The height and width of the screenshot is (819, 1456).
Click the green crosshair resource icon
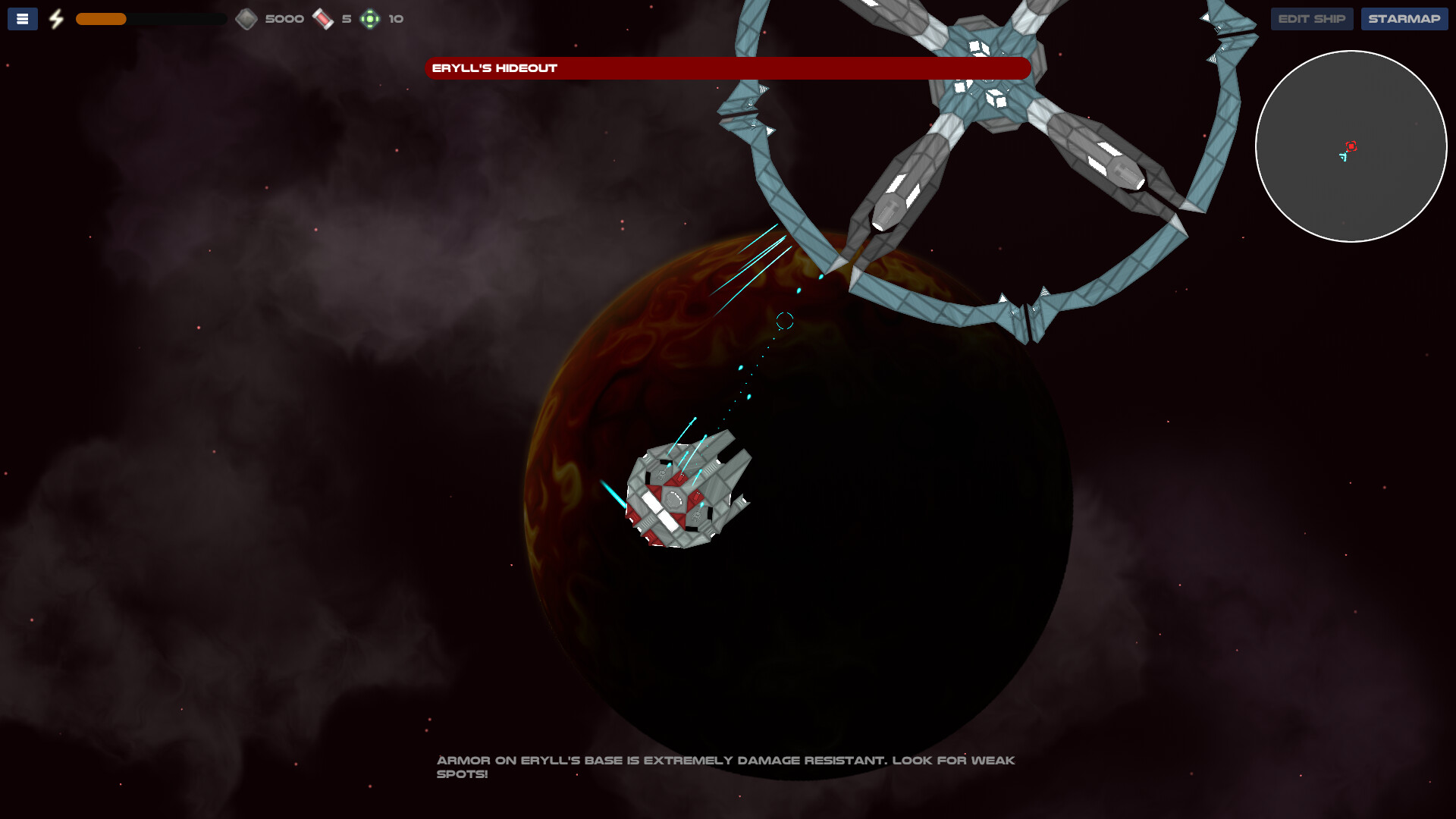tap(369, 18)
